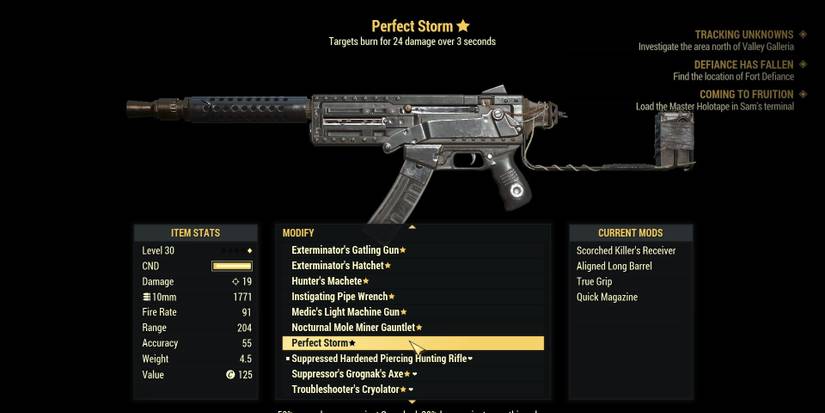Choose the True Grip mod
Viewport: 825px width, 413px height.
point(595,281)
